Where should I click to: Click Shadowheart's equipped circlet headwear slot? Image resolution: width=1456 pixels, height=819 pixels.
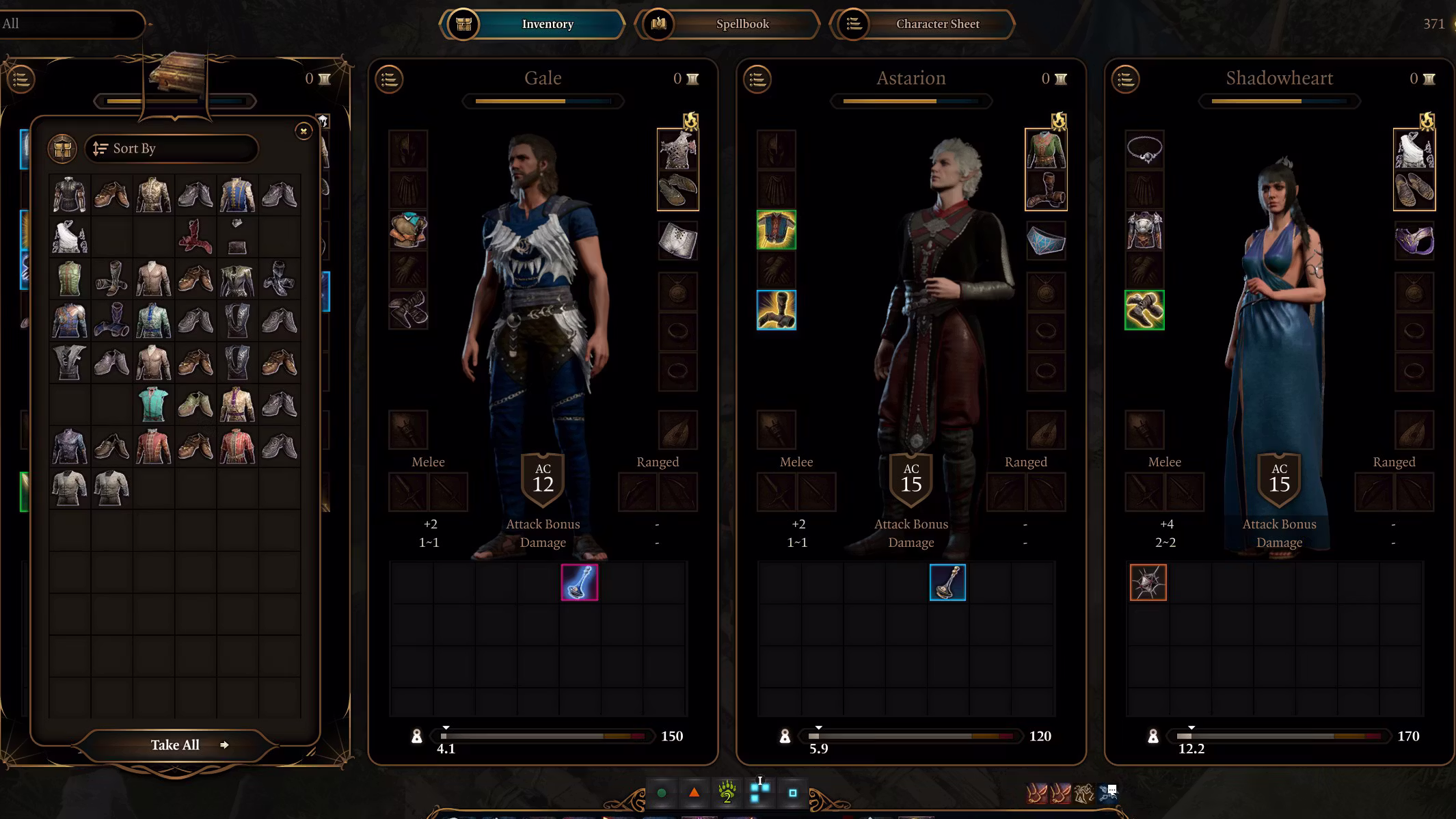click(1144, 150)
